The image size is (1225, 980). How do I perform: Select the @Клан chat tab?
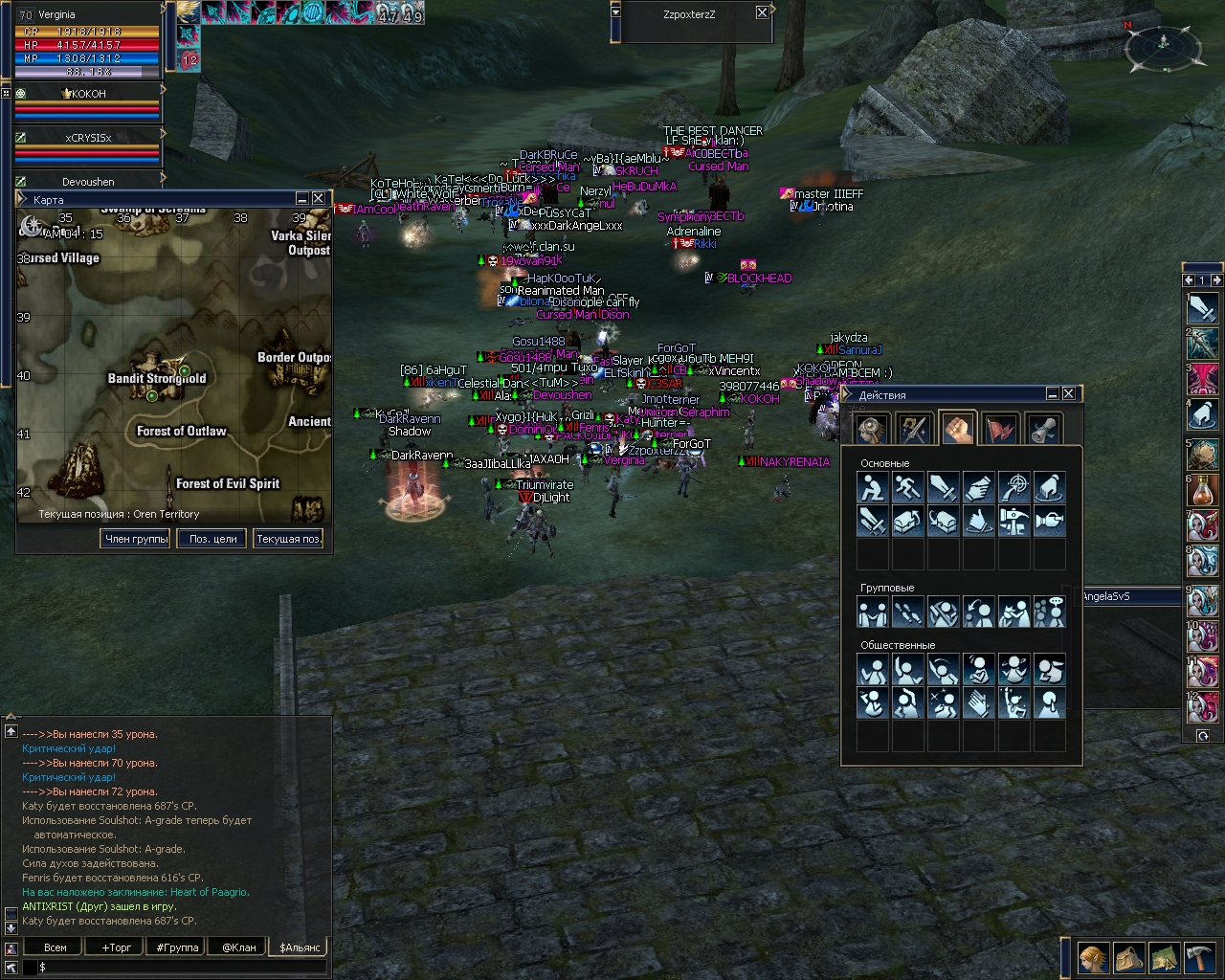click(x=239, y=947)
